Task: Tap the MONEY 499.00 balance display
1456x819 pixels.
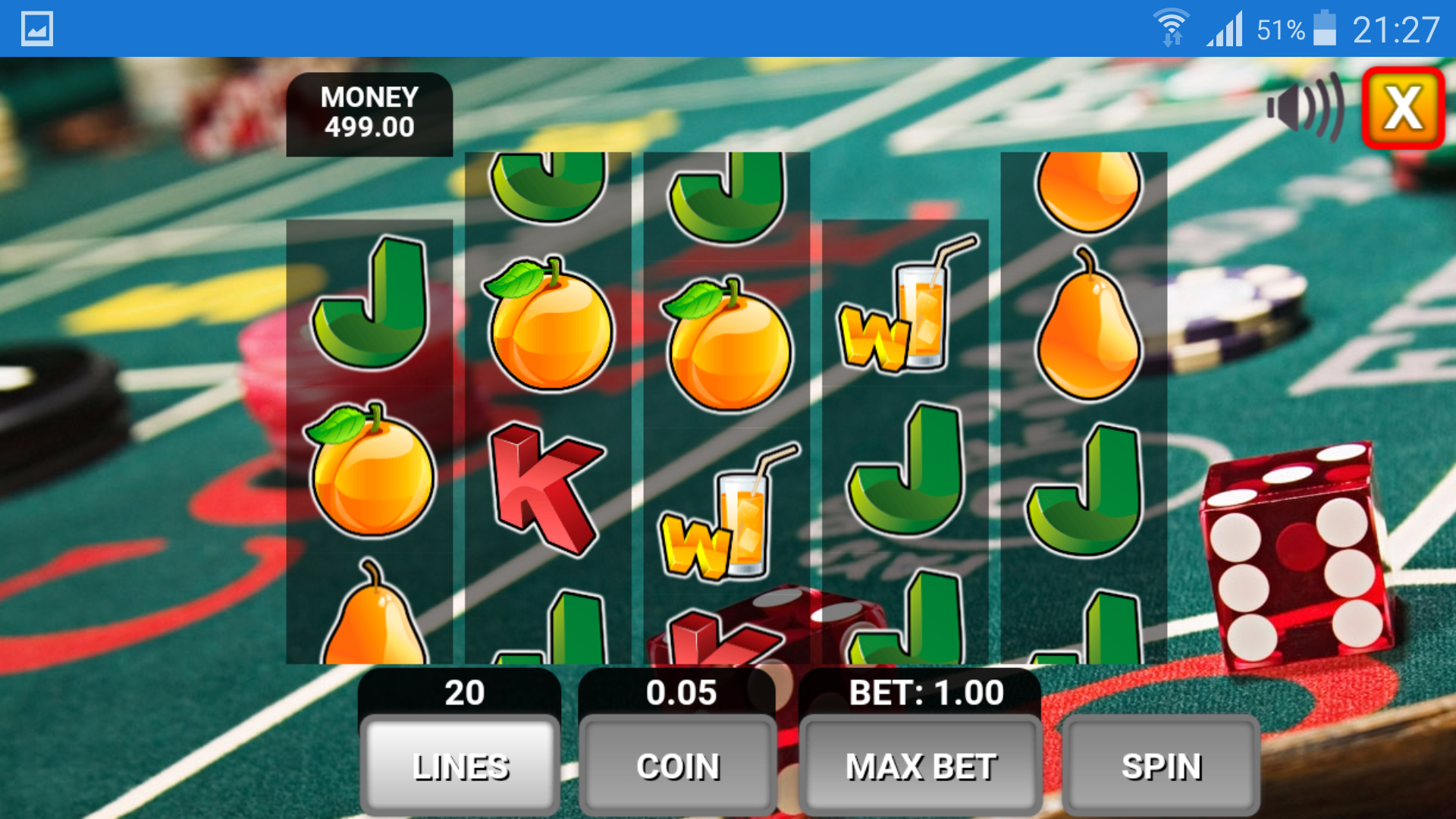Action: click(x=369, y=112)
